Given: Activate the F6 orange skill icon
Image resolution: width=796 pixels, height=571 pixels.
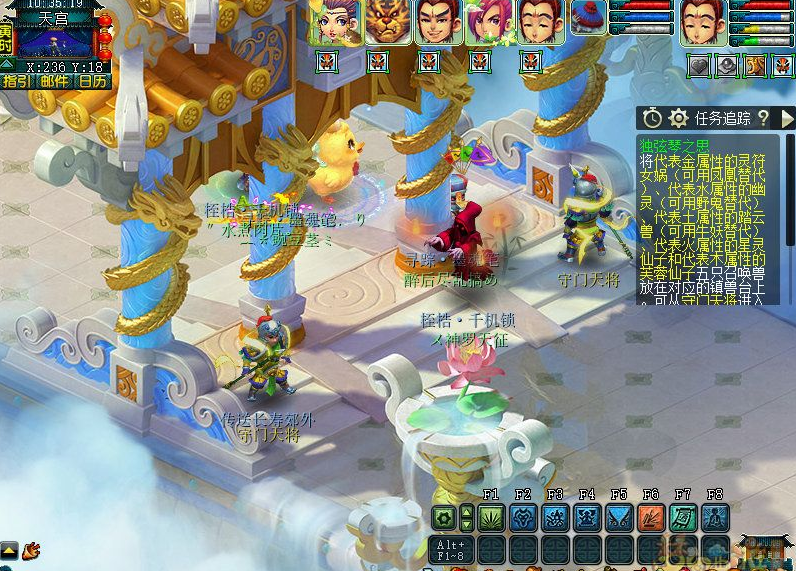Looking at the screenshot, I should click(x=651, y=518).
